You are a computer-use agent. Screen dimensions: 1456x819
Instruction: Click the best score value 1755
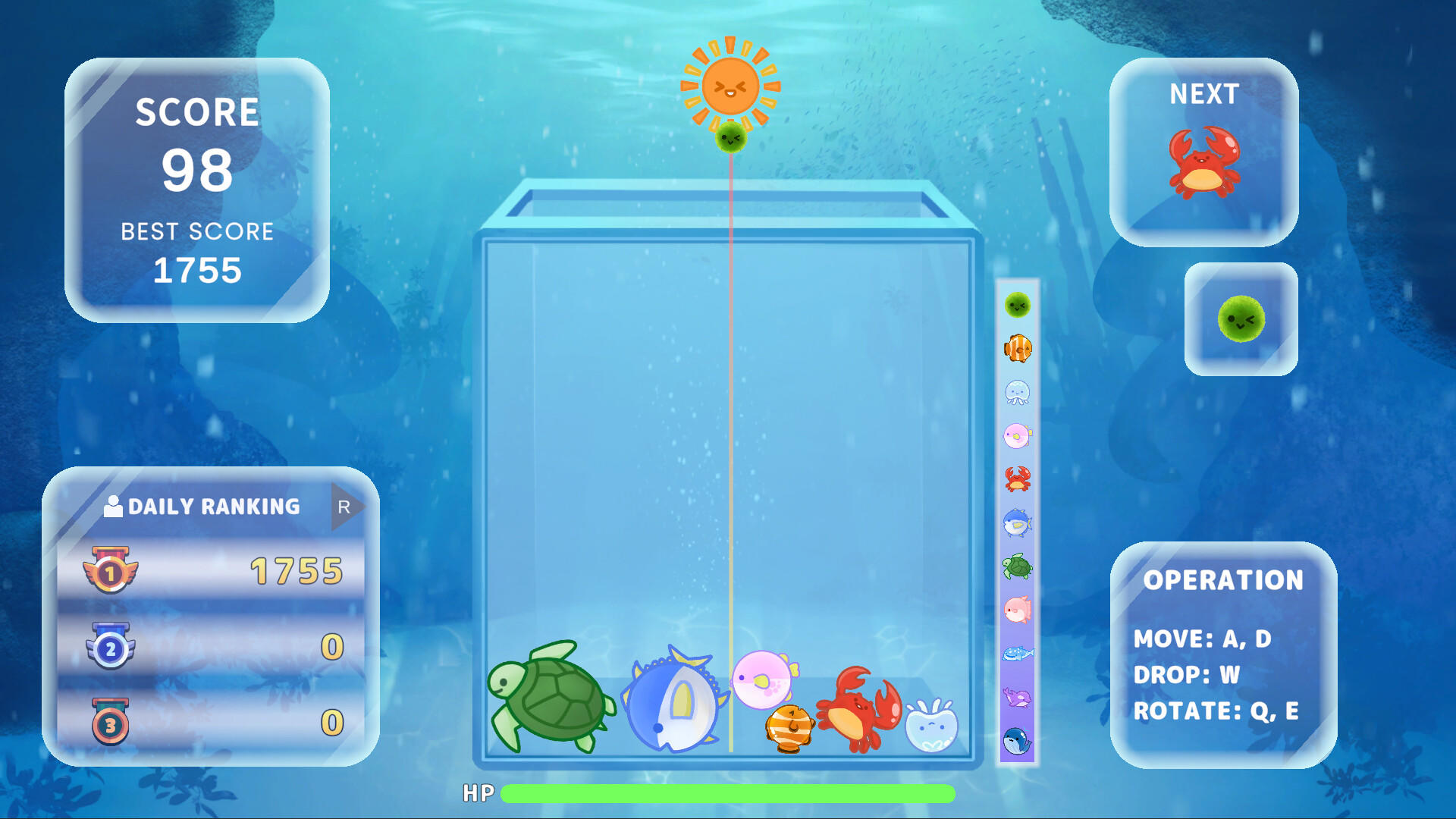click(197, 271)
